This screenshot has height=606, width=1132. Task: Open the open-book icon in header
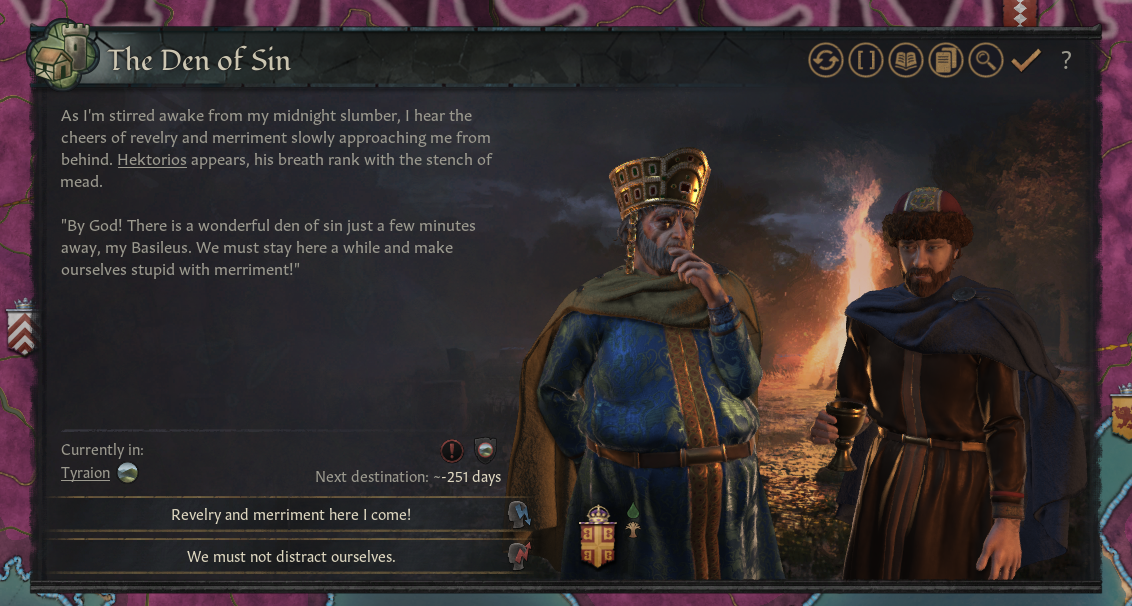pyautogui.click(x=906, y=61)
